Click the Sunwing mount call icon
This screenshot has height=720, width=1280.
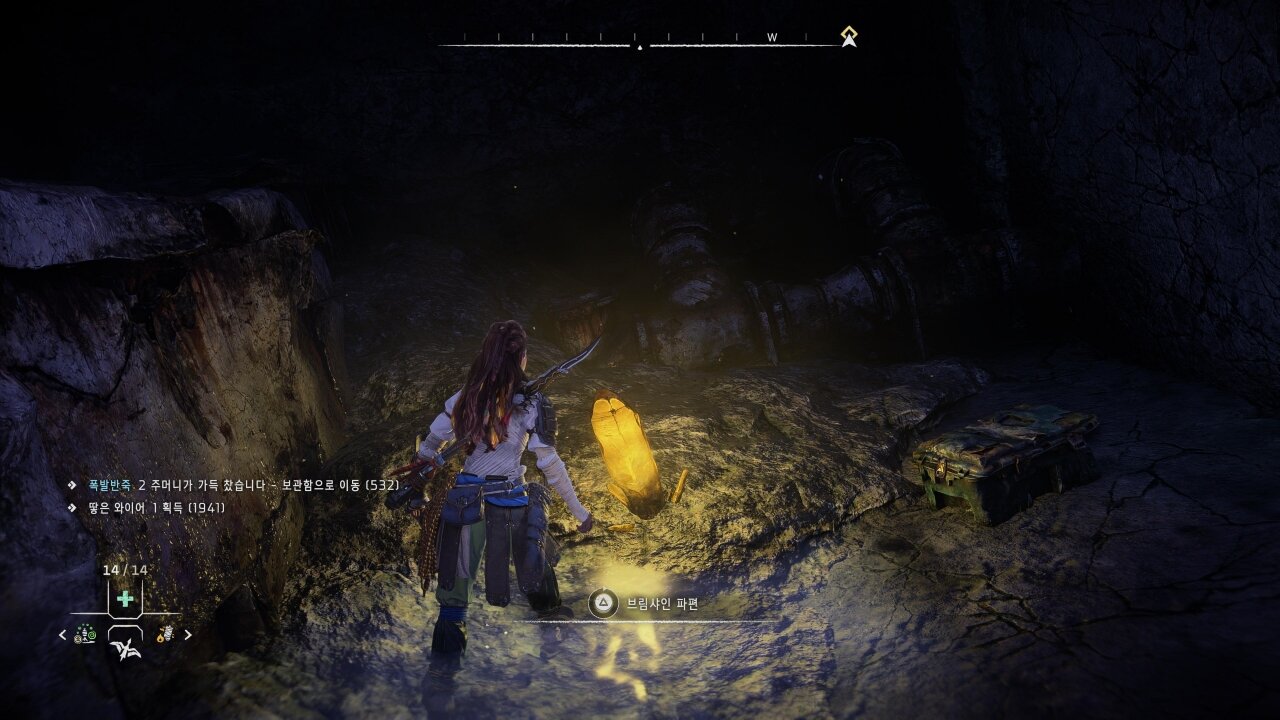pos(125,646)
